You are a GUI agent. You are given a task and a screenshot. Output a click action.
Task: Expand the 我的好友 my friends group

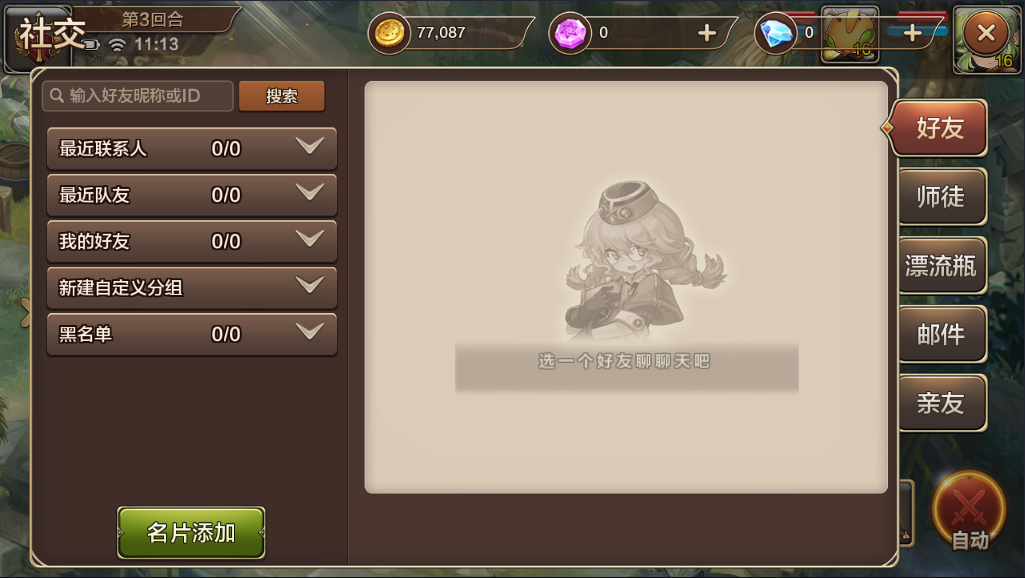(191, 241)
